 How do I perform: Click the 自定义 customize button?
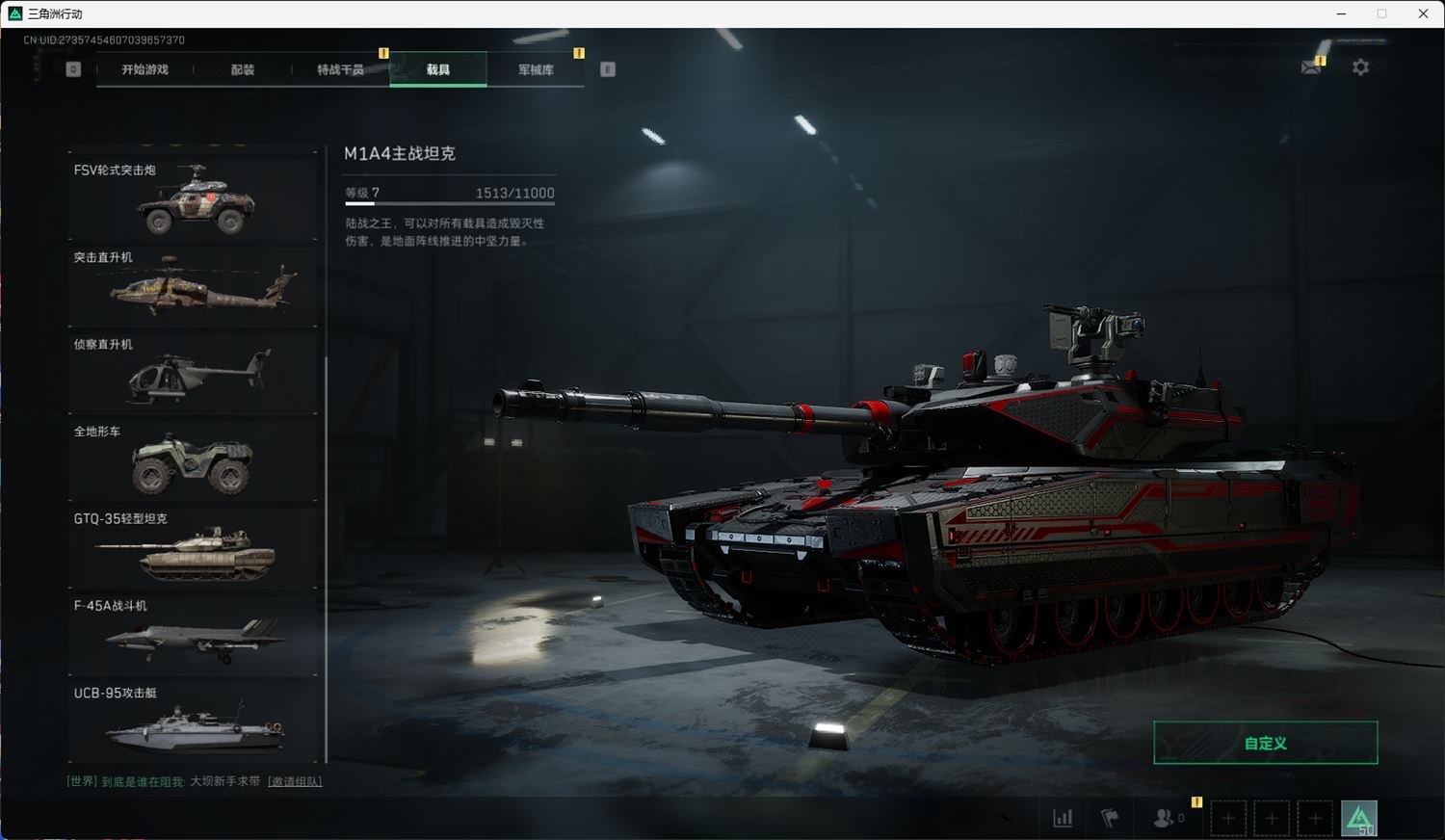1265,743
